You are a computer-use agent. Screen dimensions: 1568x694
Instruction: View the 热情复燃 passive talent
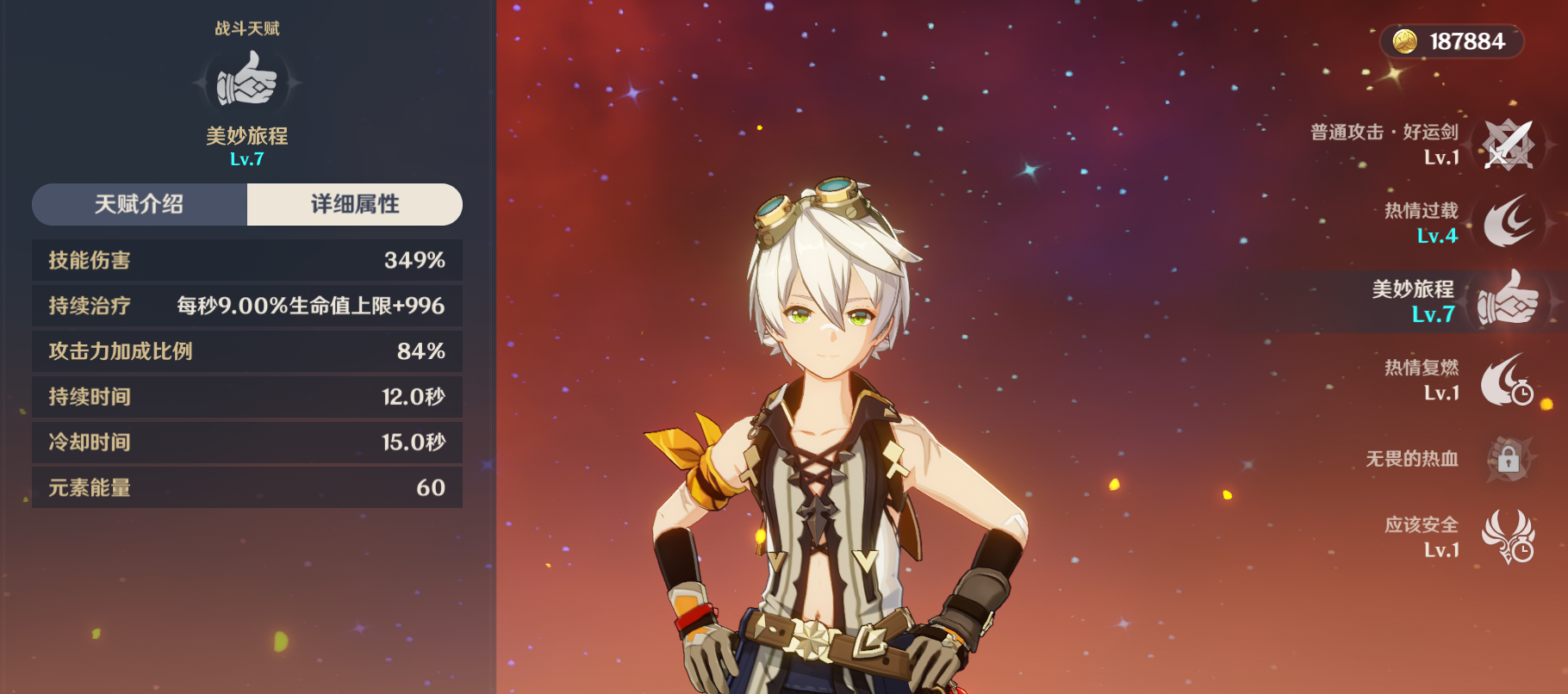[x=1508, y=380]
